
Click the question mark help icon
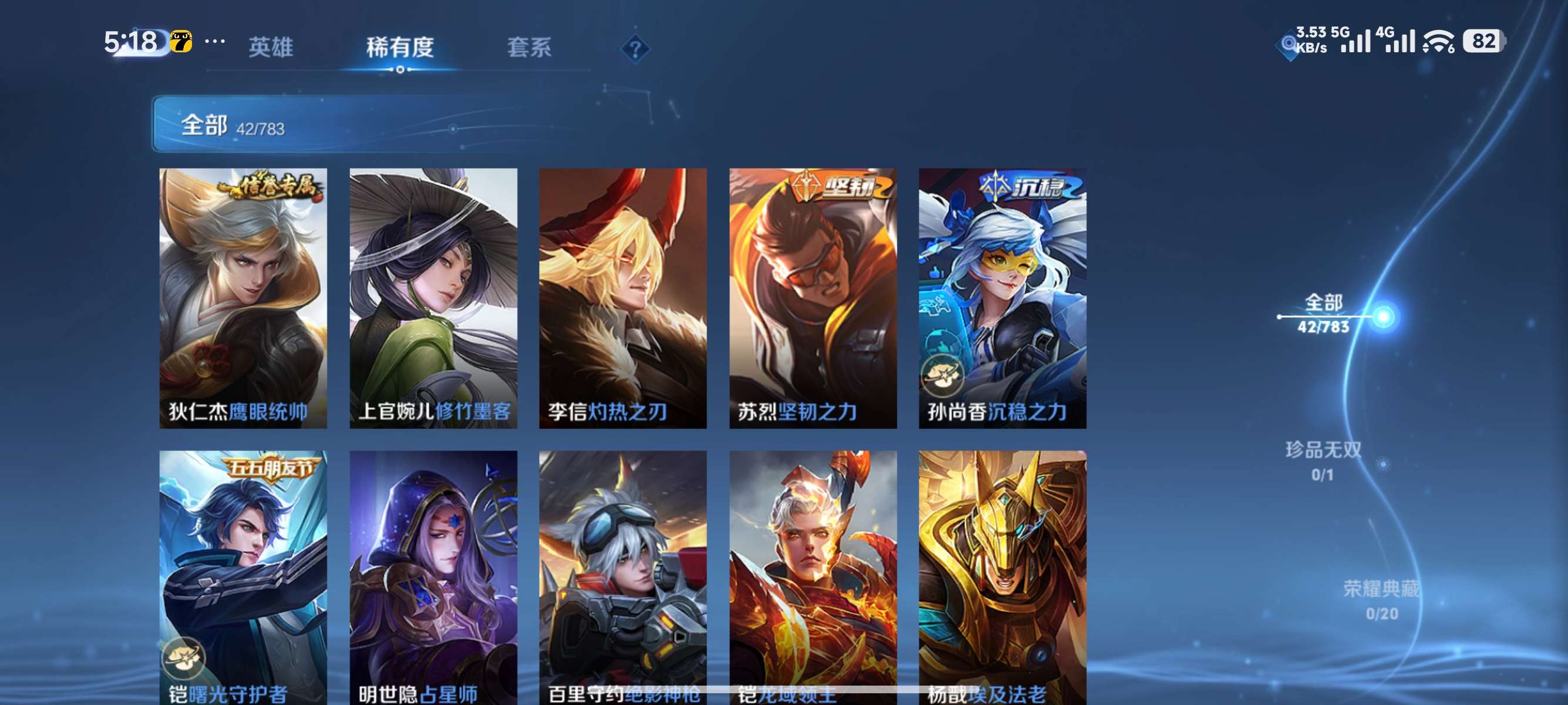pyautogui.click(x=635, y=49)
